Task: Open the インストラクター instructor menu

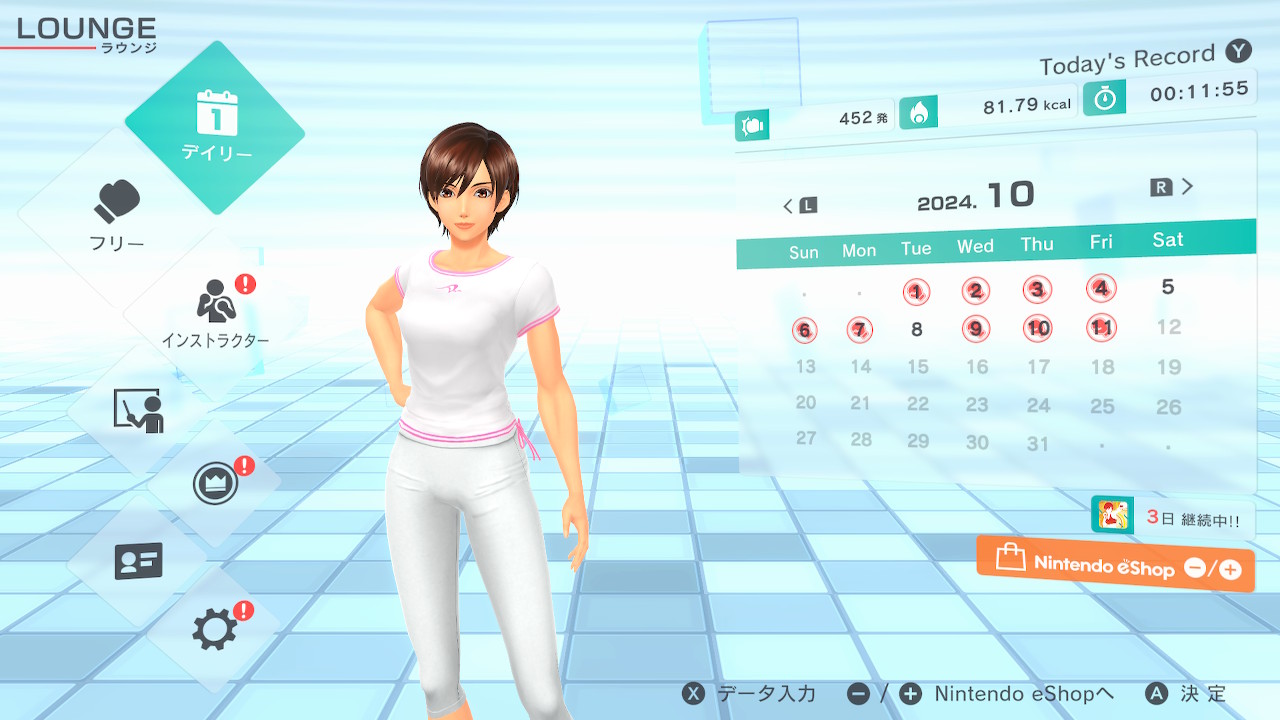Action: tap(214, 312)
